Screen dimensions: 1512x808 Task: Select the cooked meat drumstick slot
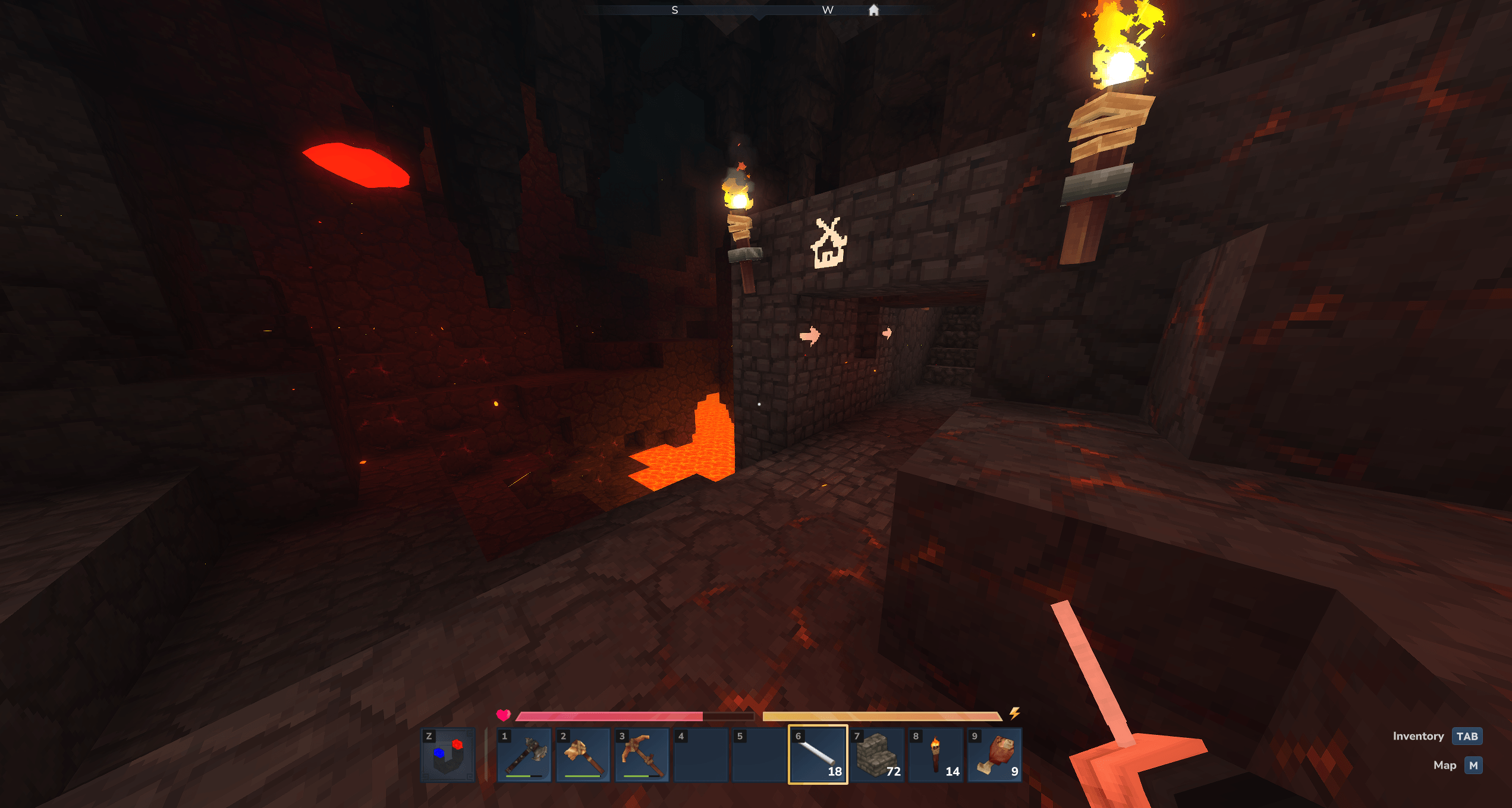995,755
